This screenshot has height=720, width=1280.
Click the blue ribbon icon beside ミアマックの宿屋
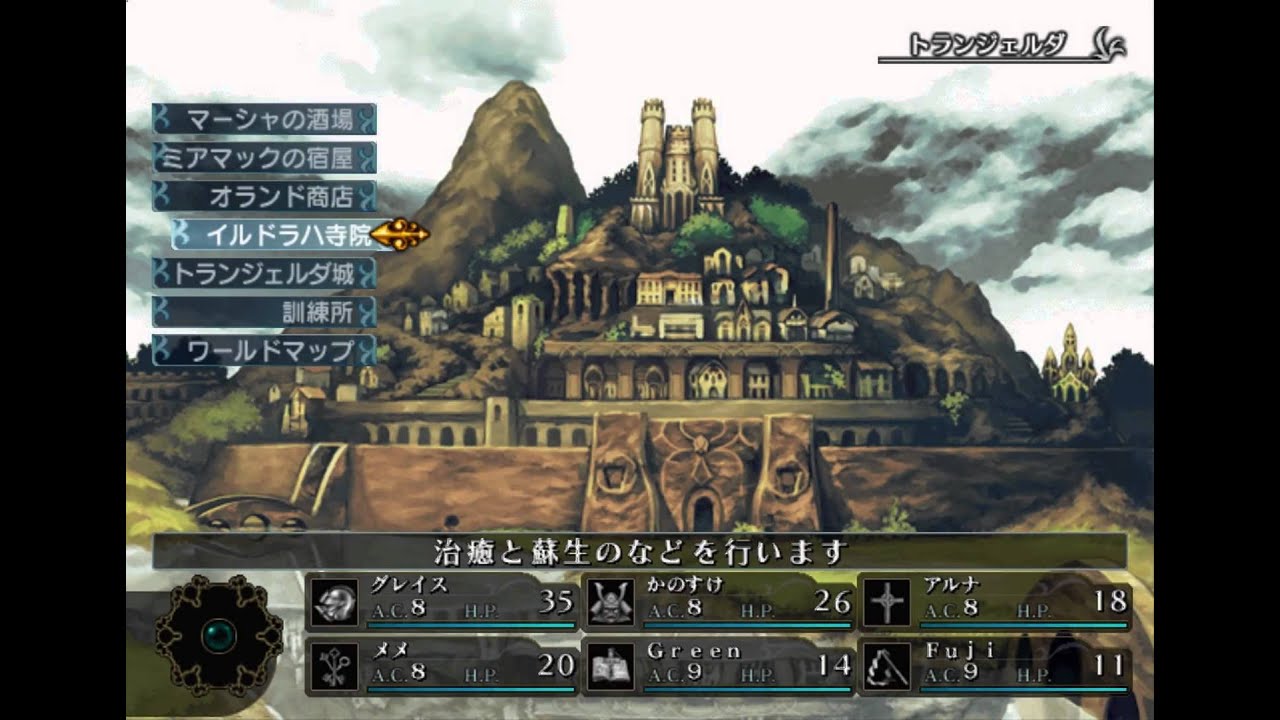[x=158, y=156]
